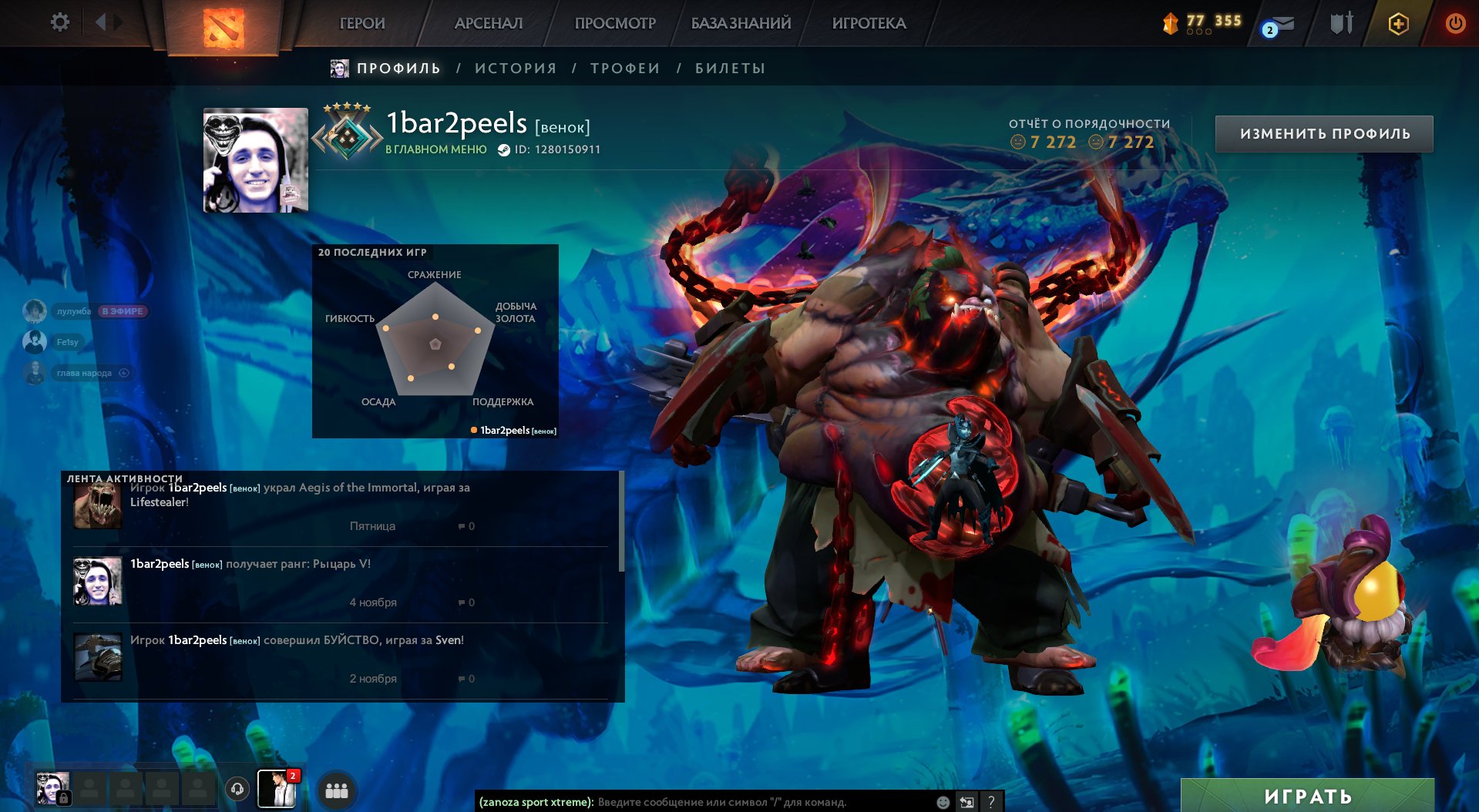Open the ТРОФЕИ tab
The image size is (1479, 812).
coord(624,68)
